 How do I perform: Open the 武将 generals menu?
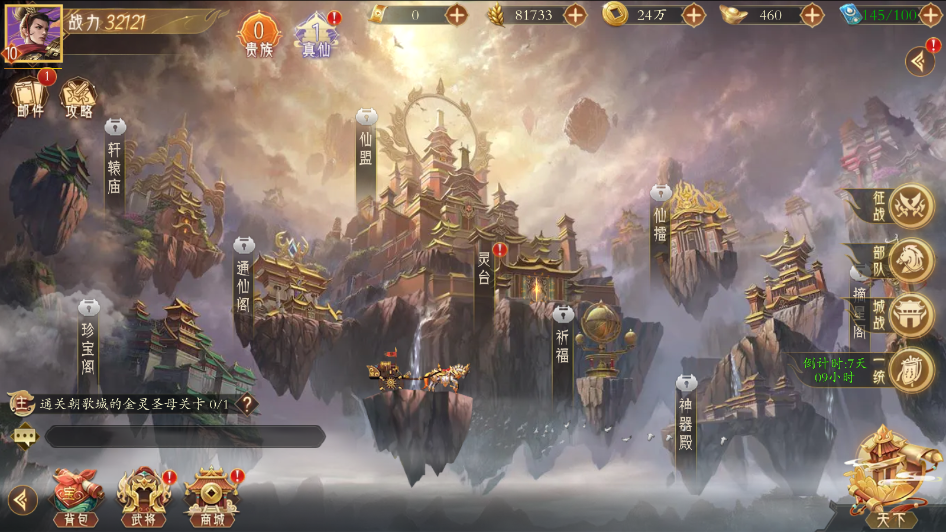pyautogui.click(x=142, y=496)
